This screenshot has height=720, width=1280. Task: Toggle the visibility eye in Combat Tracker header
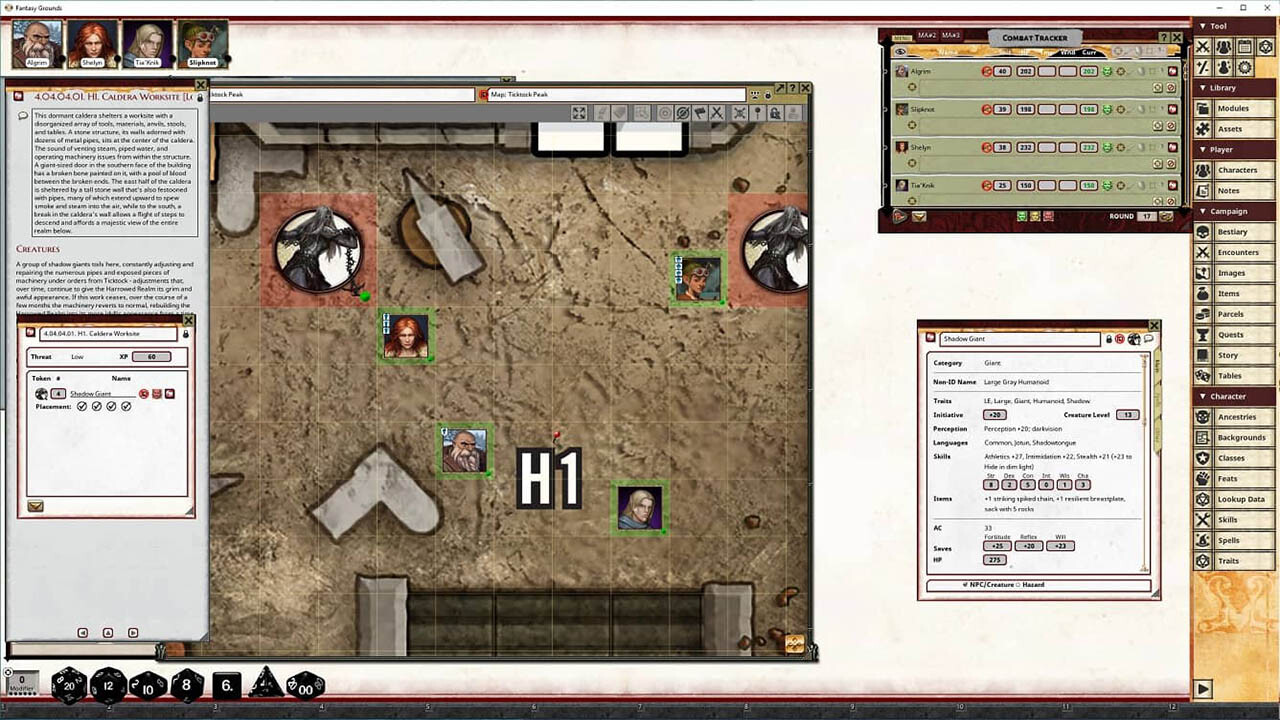tap(899, 52)
